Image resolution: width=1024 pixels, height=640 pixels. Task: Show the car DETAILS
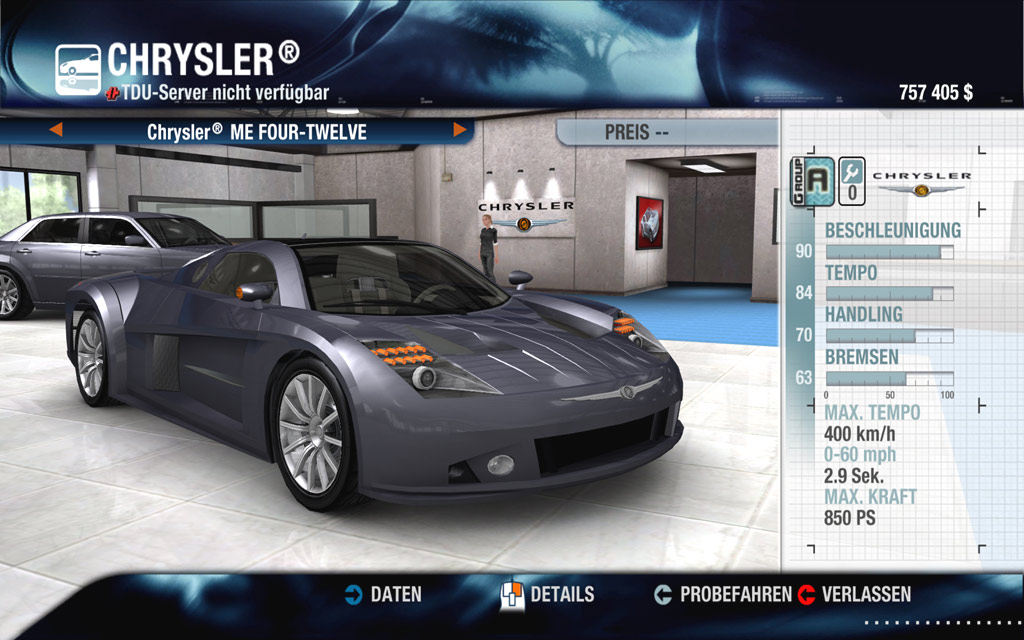coord(548,594)
